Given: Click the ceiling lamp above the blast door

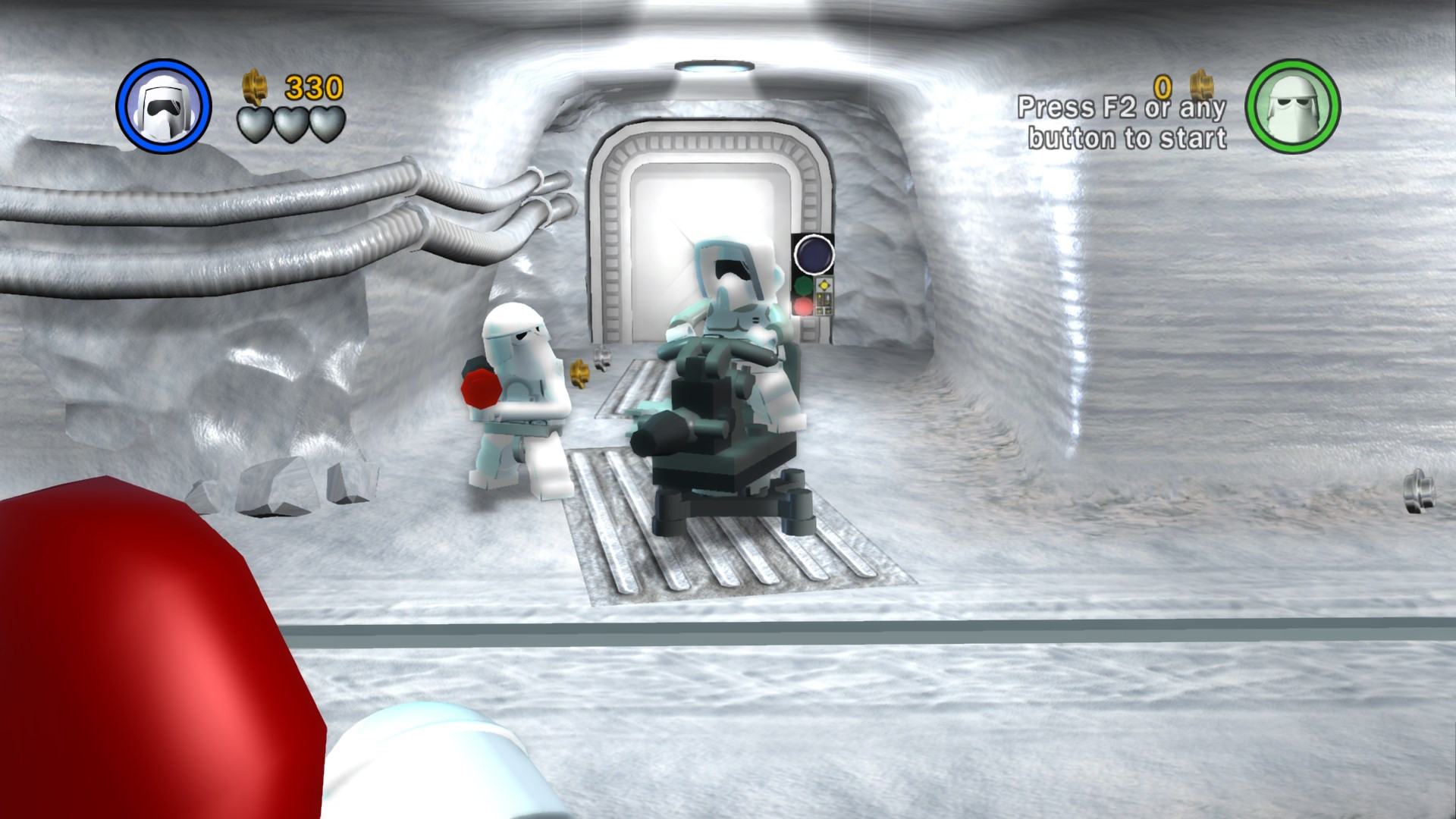Looking at the screenshot, I should pos(714,67).
